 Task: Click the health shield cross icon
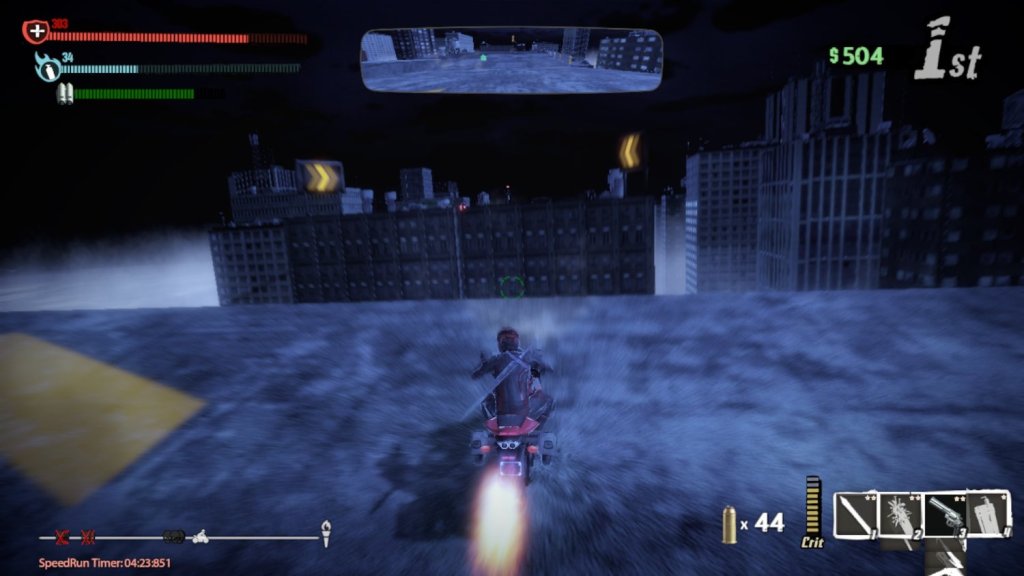point(36,32)
